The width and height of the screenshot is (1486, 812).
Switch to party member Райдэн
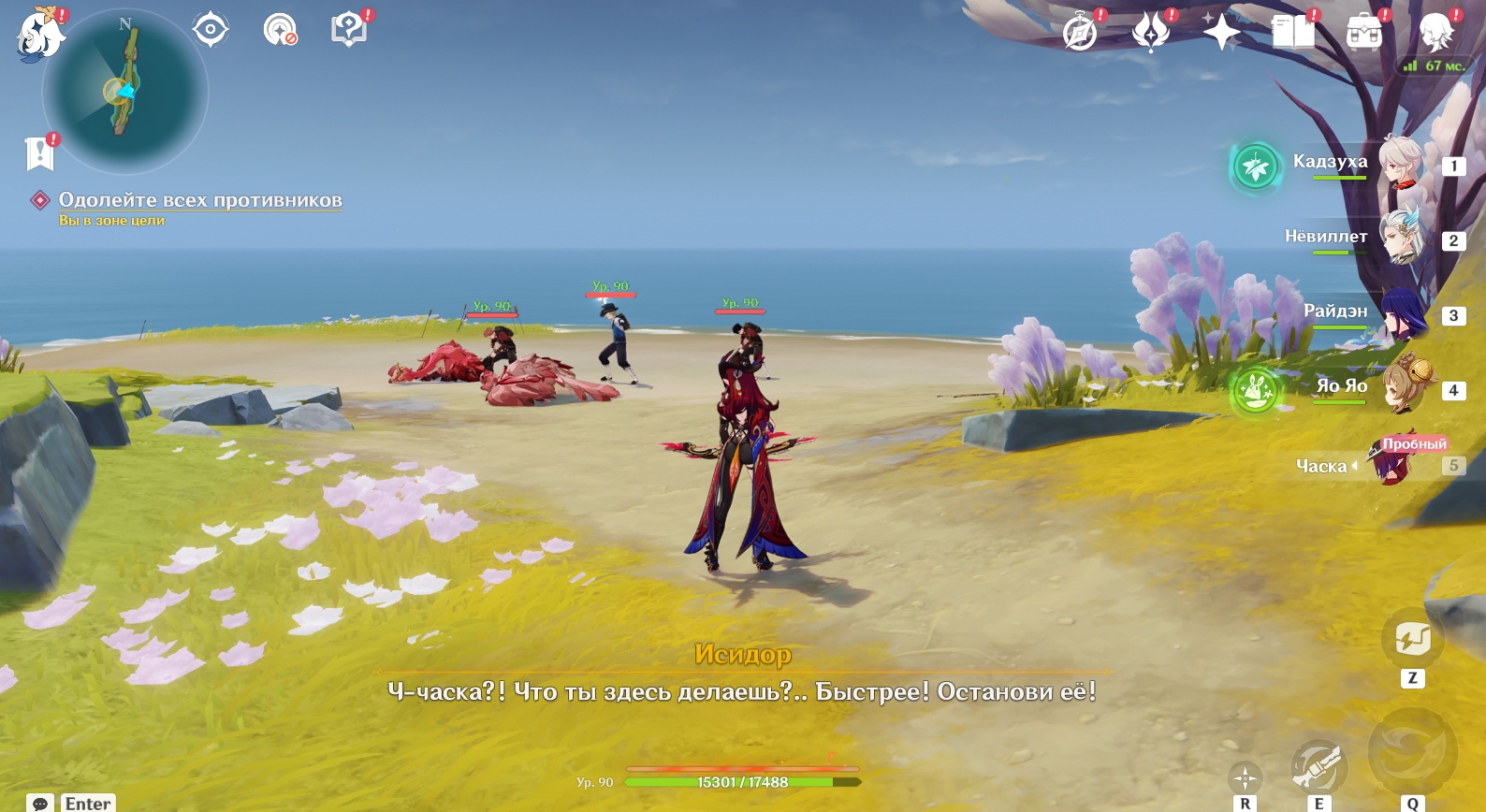(x=1400, y=313)
